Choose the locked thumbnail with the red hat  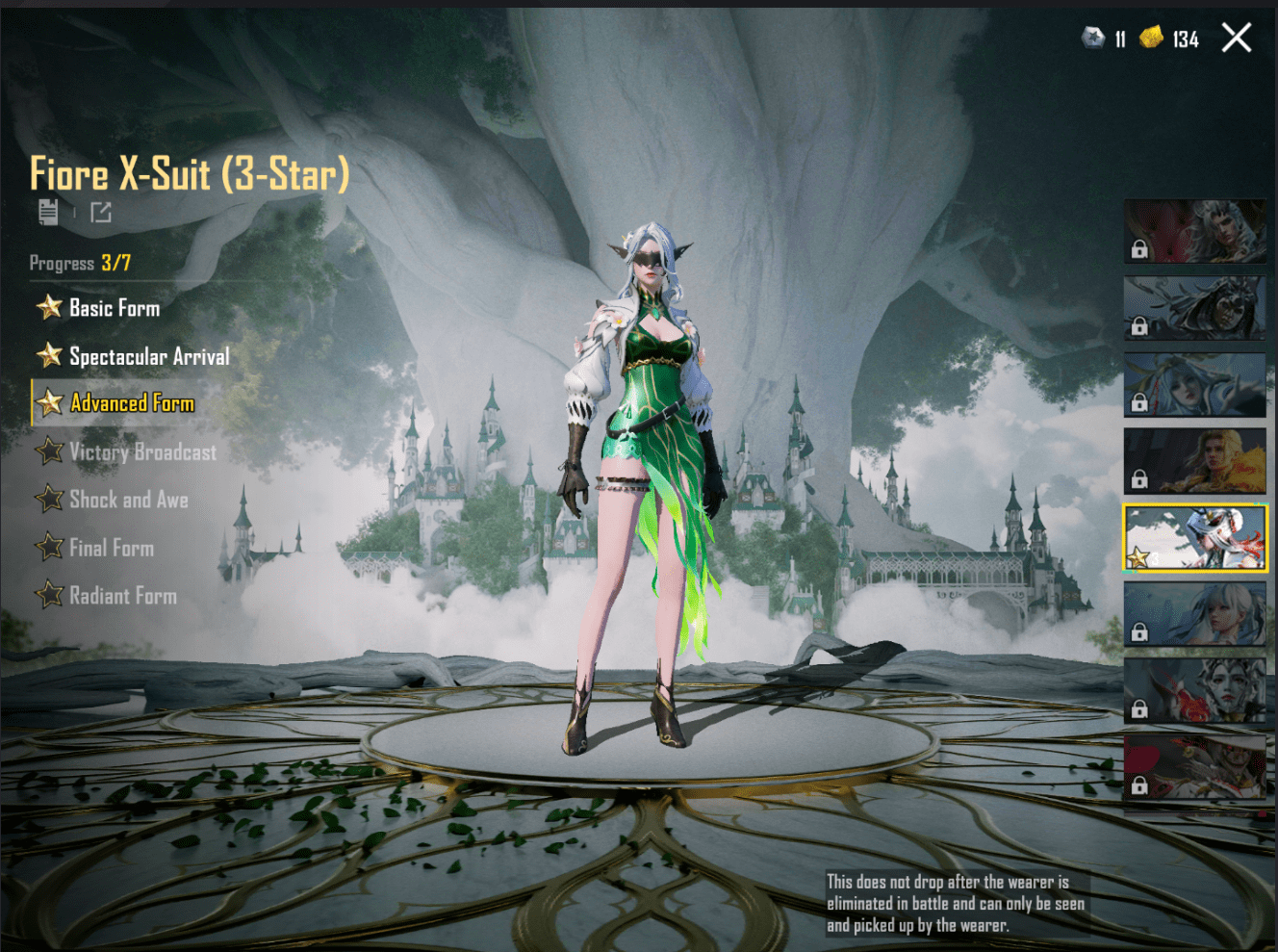(1194, 767)
